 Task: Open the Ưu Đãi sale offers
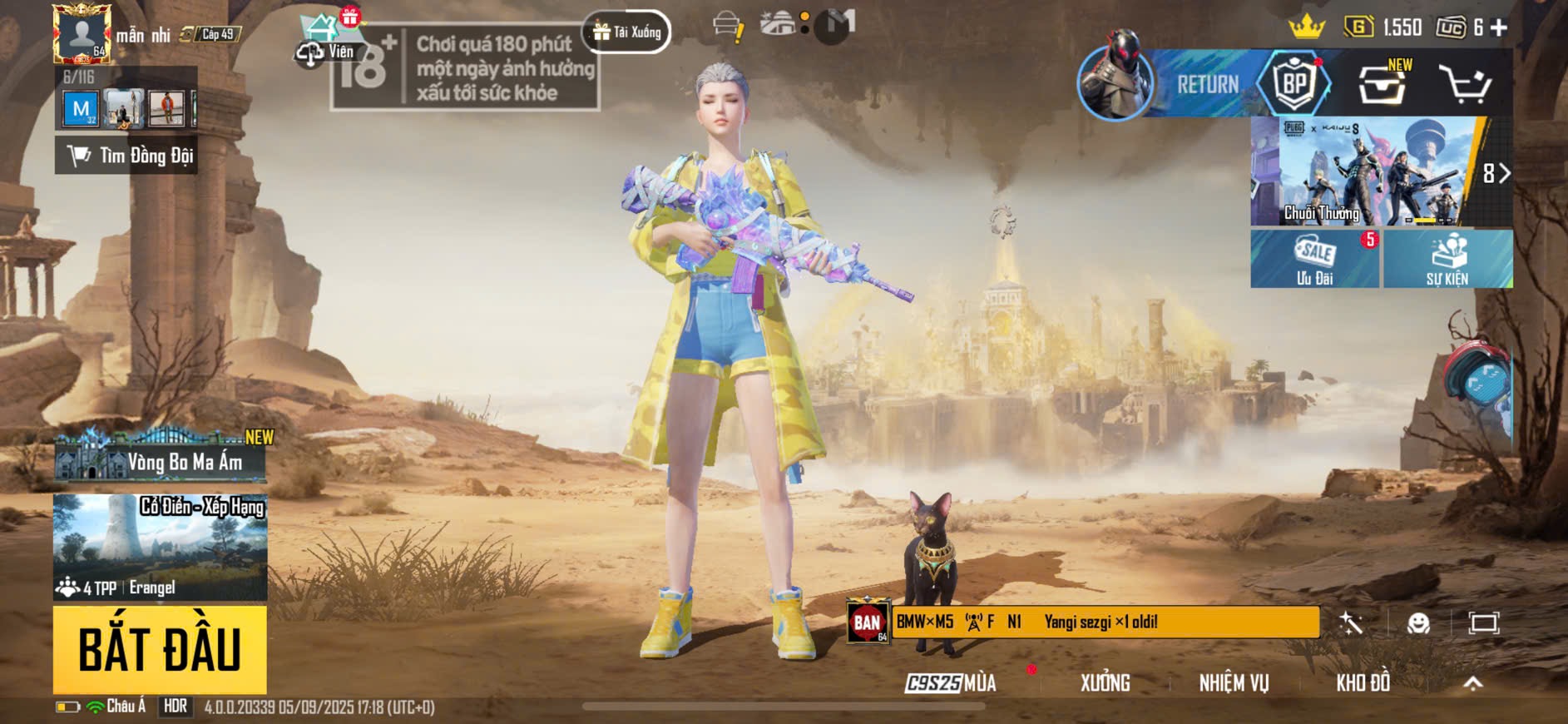click(x=1314, y=260)
